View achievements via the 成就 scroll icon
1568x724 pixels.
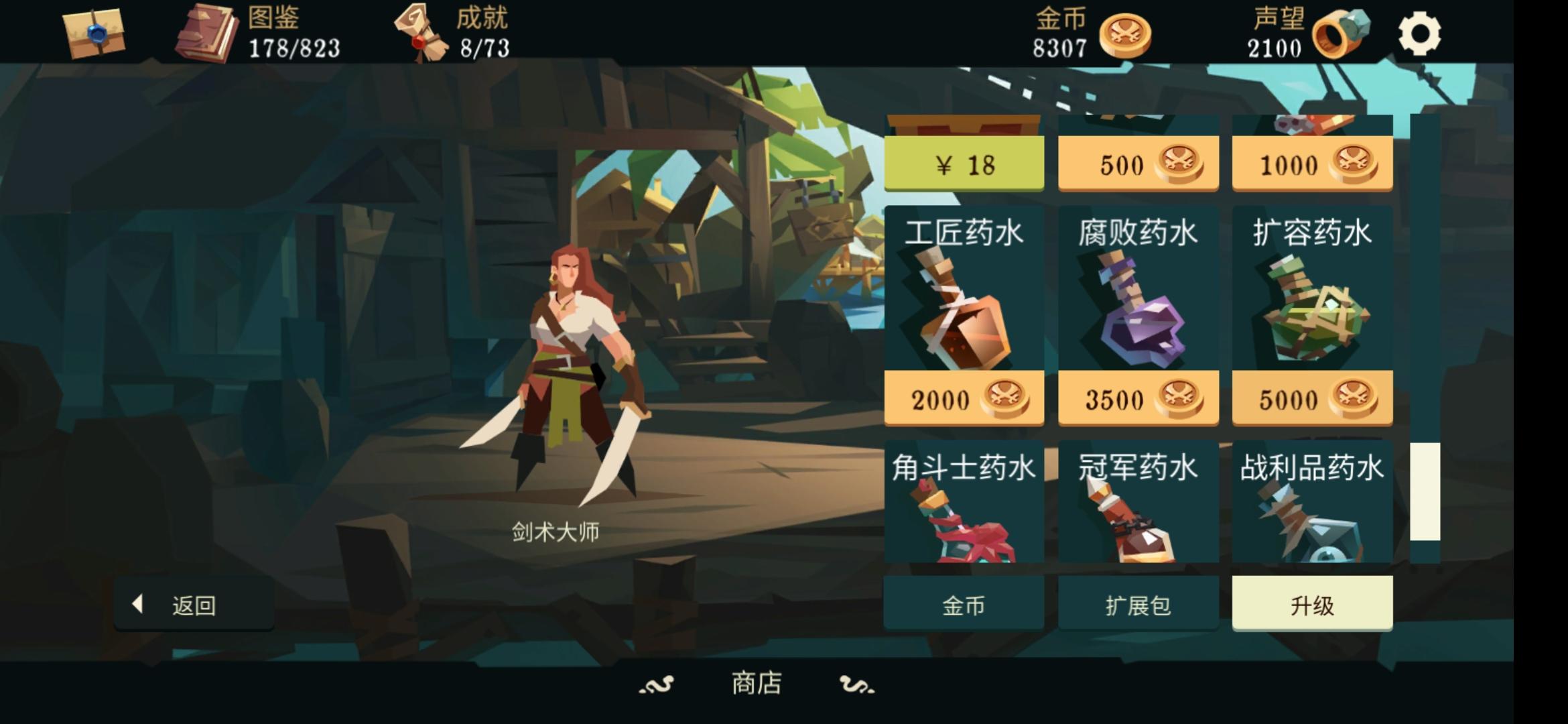[420, 34]
